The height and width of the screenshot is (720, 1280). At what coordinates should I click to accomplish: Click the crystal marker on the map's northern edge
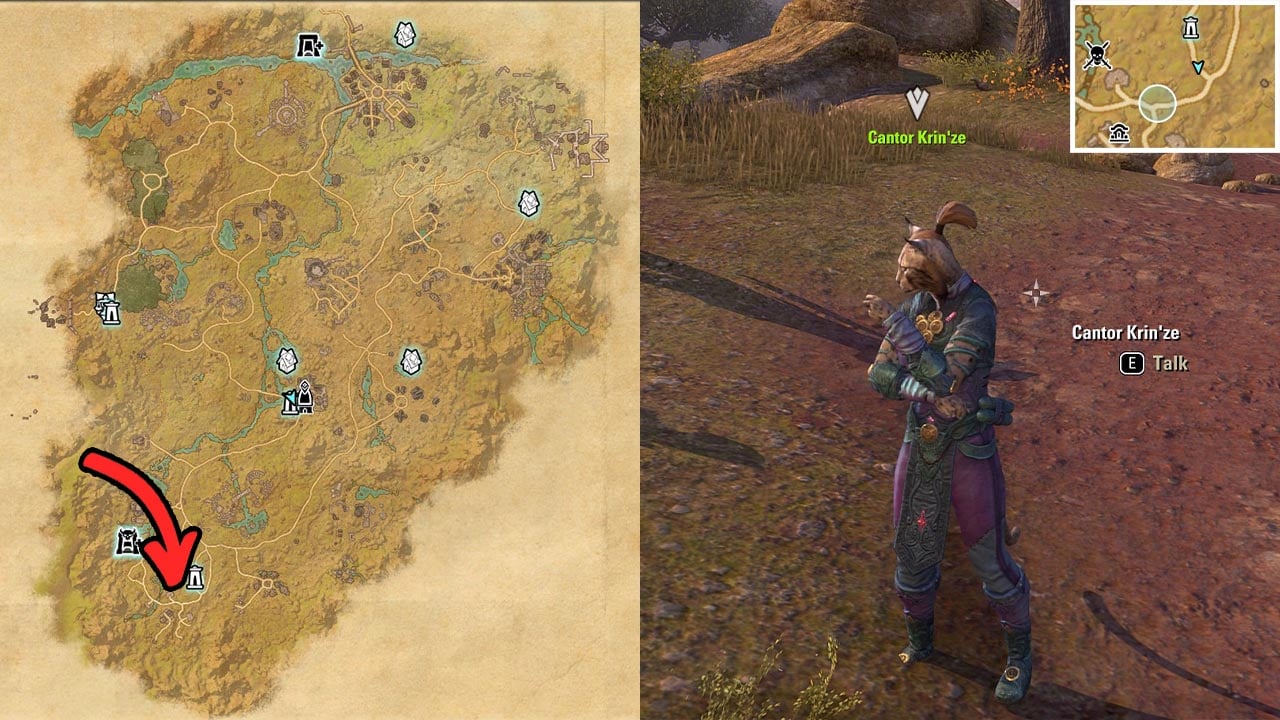click(405, 35)
